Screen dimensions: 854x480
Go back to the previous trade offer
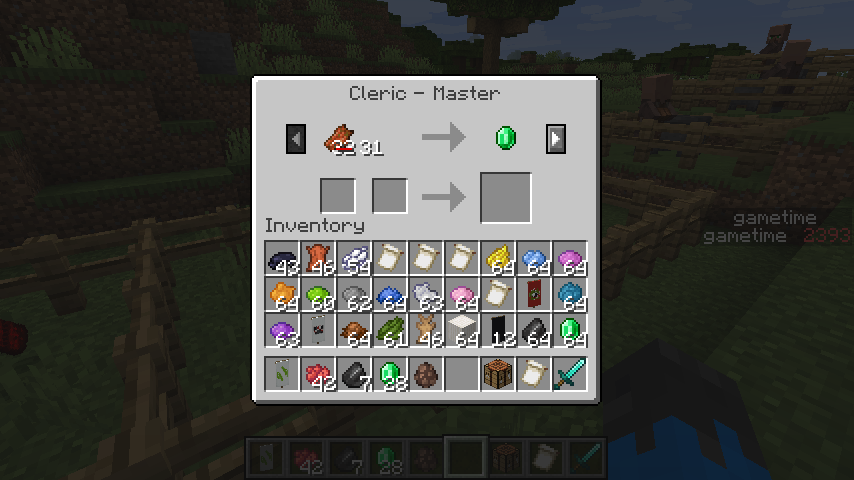[295, 139]
